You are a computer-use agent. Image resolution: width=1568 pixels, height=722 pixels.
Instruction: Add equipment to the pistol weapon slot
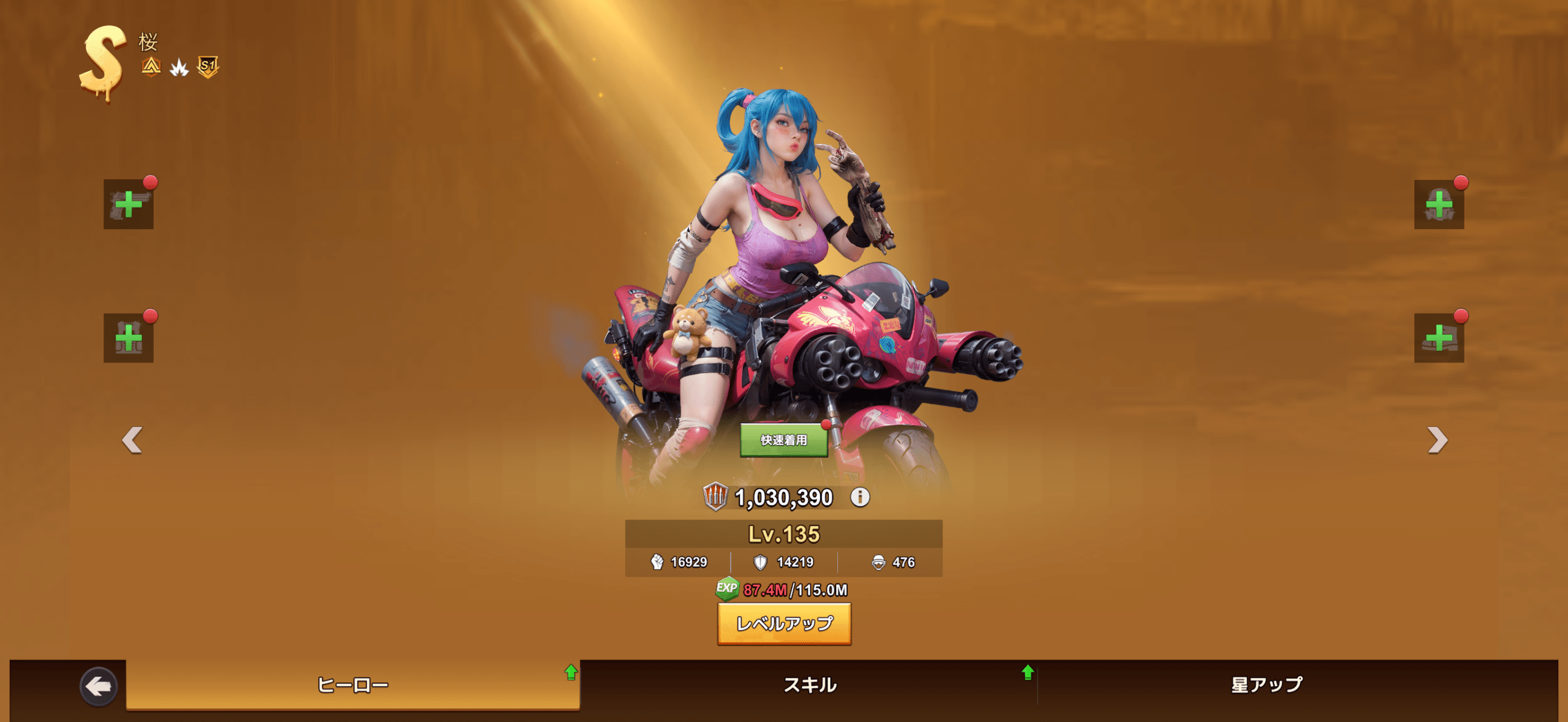[129, 205]
